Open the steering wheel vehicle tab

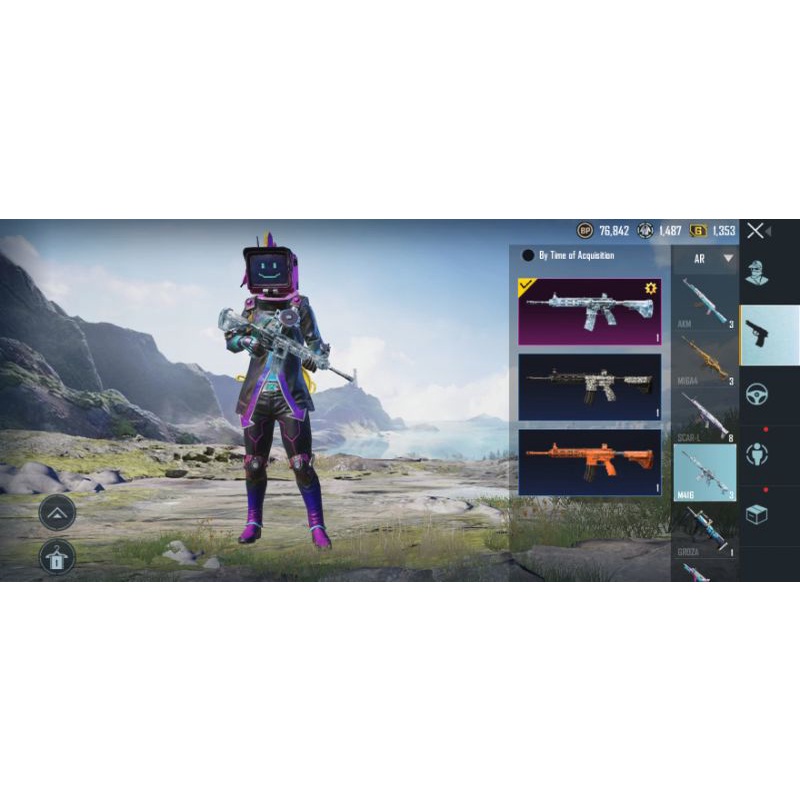[x=758, y=393]
